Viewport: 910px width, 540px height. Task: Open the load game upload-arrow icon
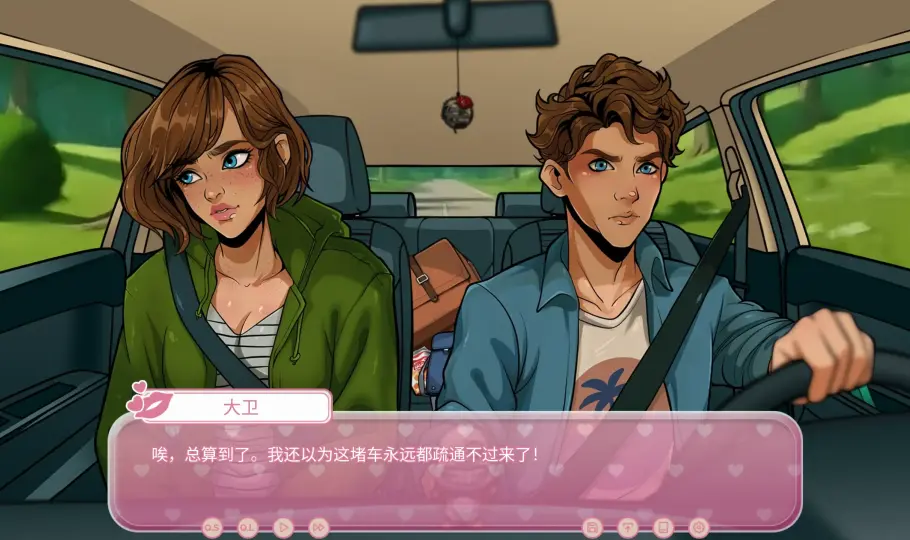point(627,526)
